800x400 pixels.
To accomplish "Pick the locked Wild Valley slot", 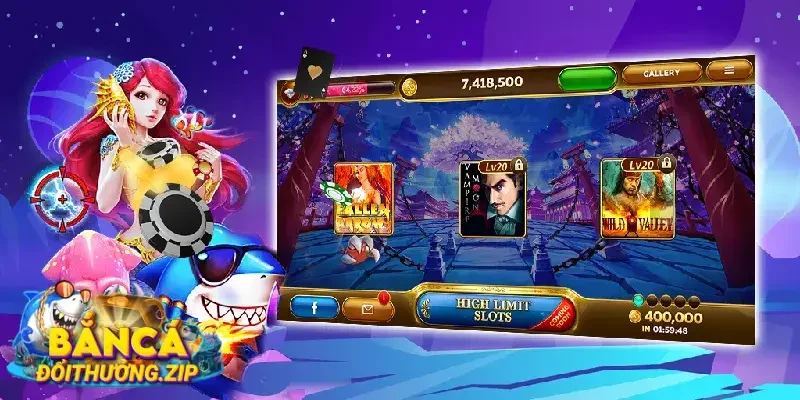I will coord(636,197).
